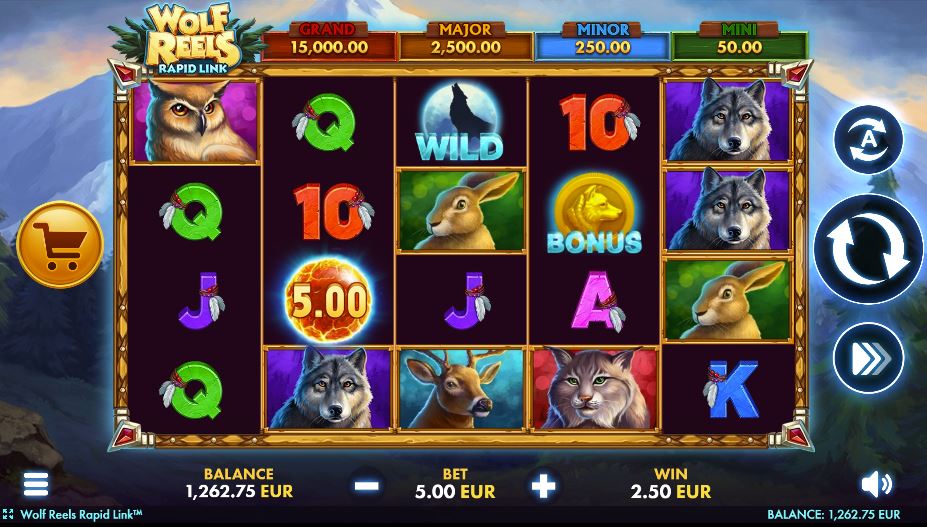Image resolution: width=927 pixels, height=527 pixels.
Task: Click the fullscreen icon beside the game title
Action: click(x=9, y=514)
